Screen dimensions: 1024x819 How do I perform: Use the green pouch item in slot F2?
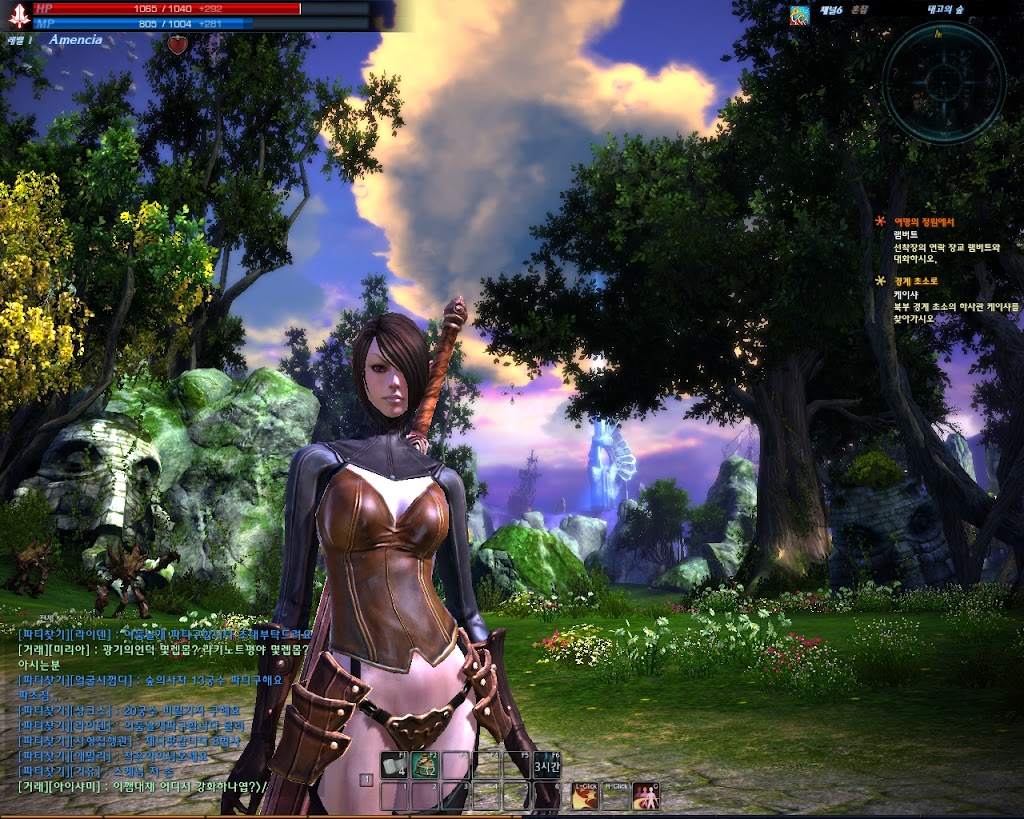[x=425, y=765]
